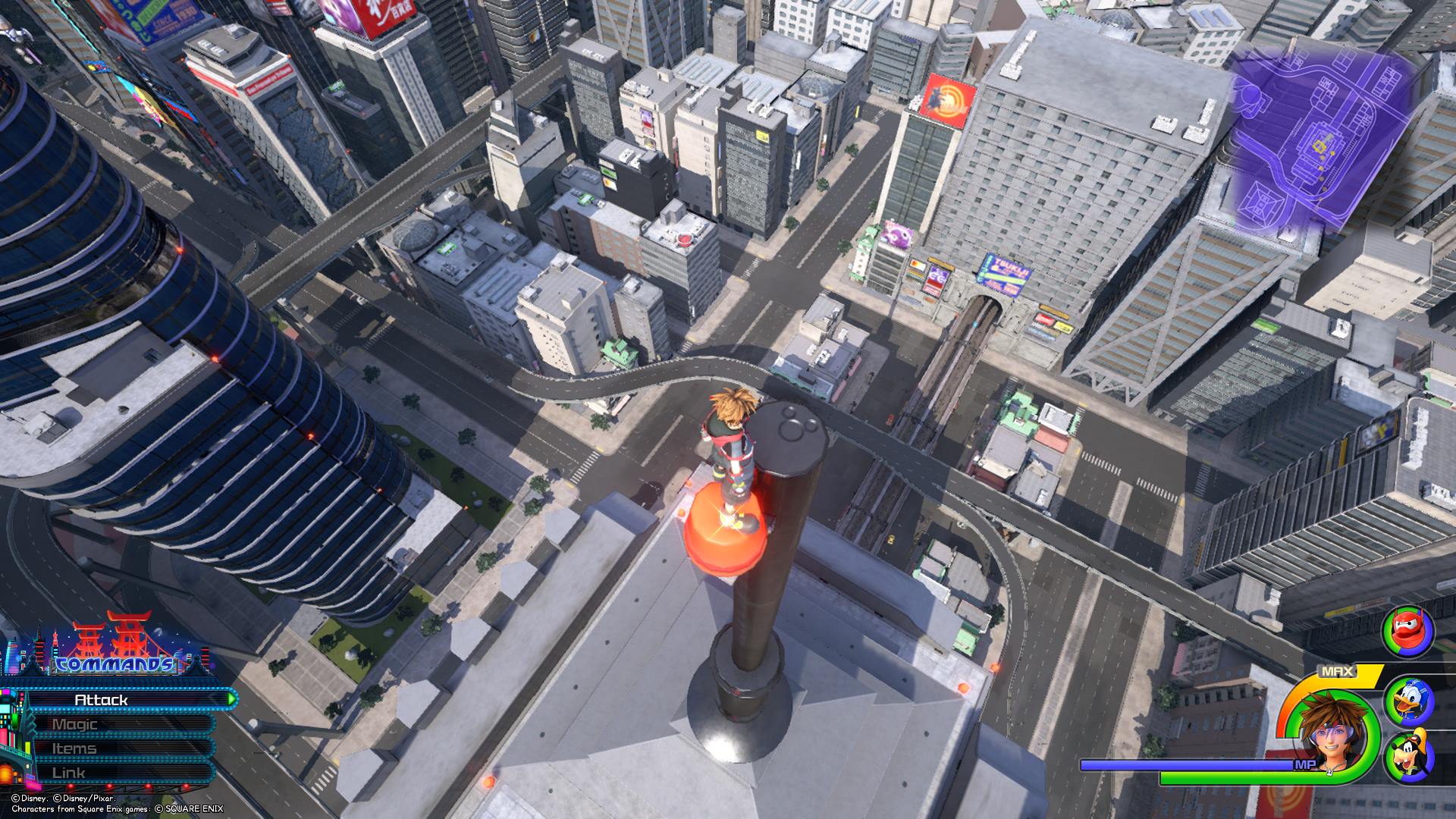Choose the Magic command
This screenshot has width=1456, height=819.
[114, 724]
